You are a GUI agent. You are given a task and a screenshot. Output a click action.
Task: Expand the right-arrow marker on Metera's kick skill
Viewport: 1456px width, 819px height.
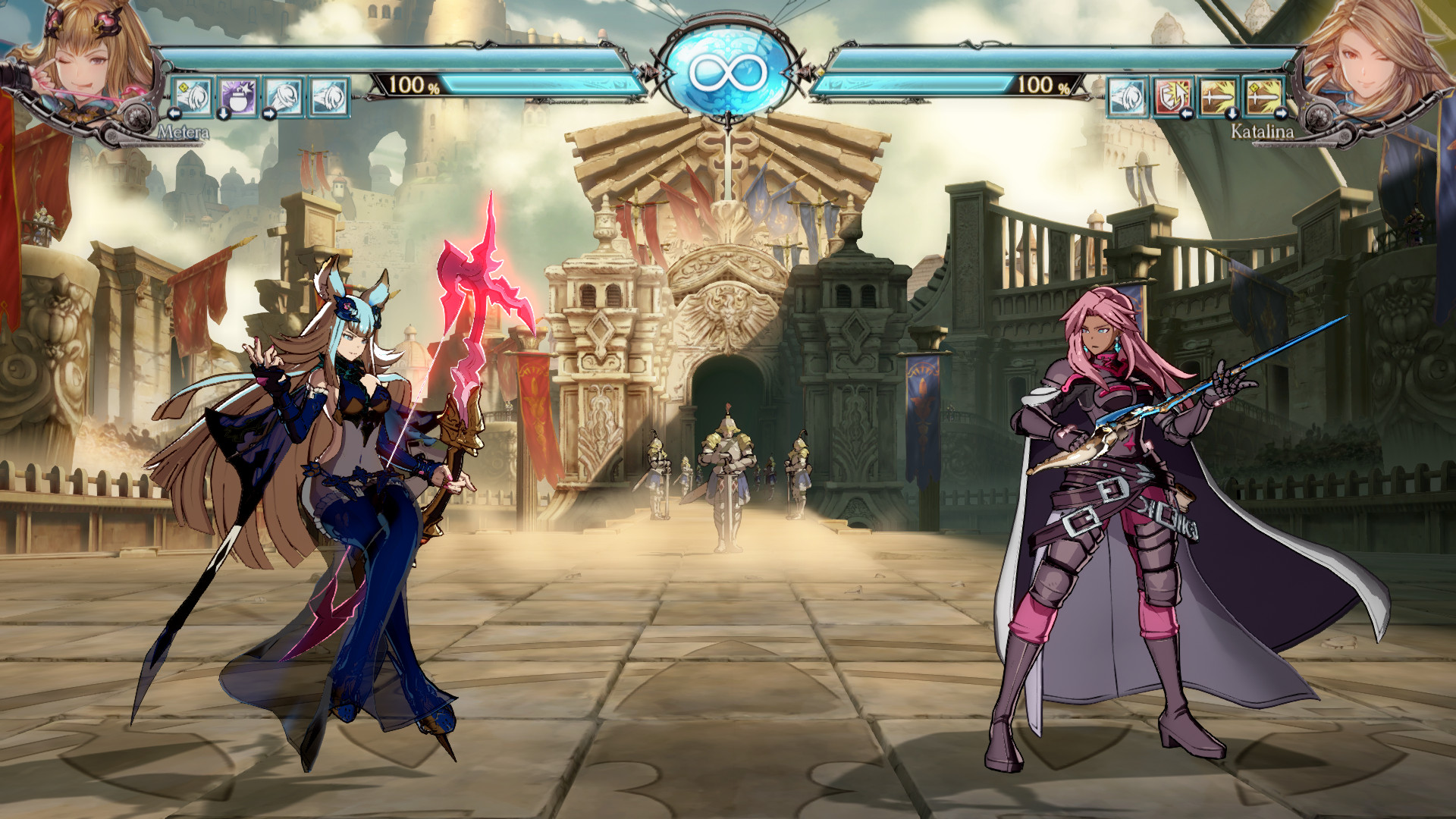(x=269, y=115)
